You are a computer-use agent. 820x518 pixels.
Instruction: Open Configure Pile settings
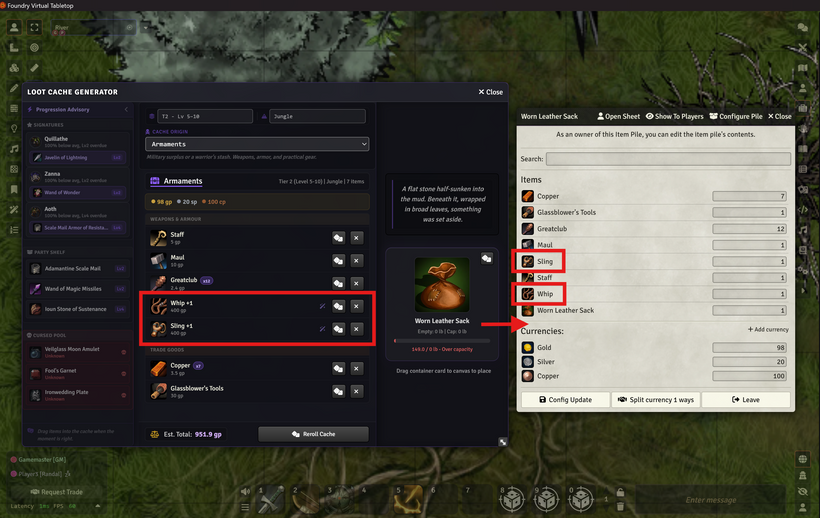click(735, 116)
